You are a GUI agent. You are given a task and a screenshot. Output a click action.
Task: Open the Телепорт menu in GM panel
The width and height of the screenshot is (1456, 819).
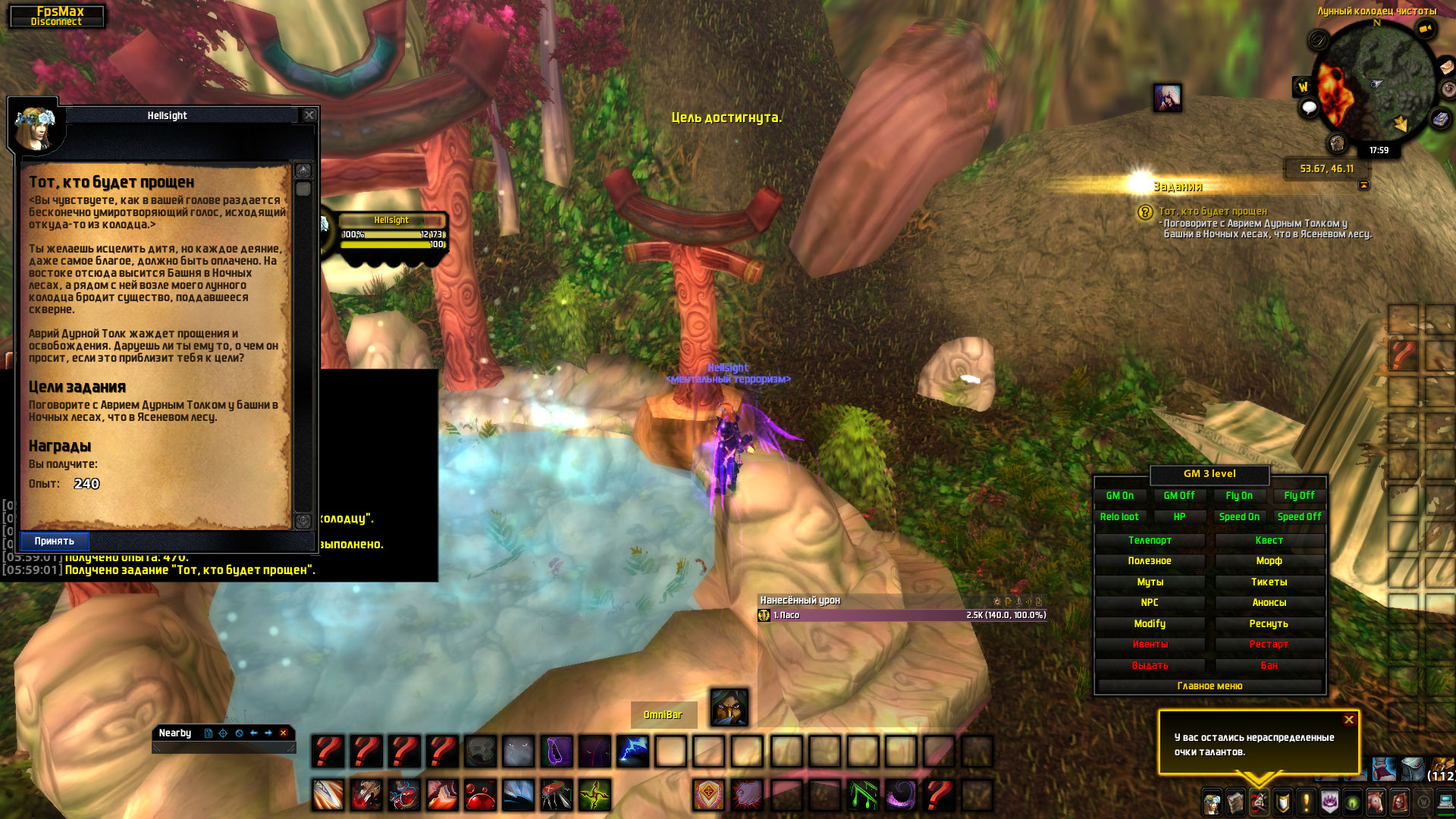pos(1150,541)
